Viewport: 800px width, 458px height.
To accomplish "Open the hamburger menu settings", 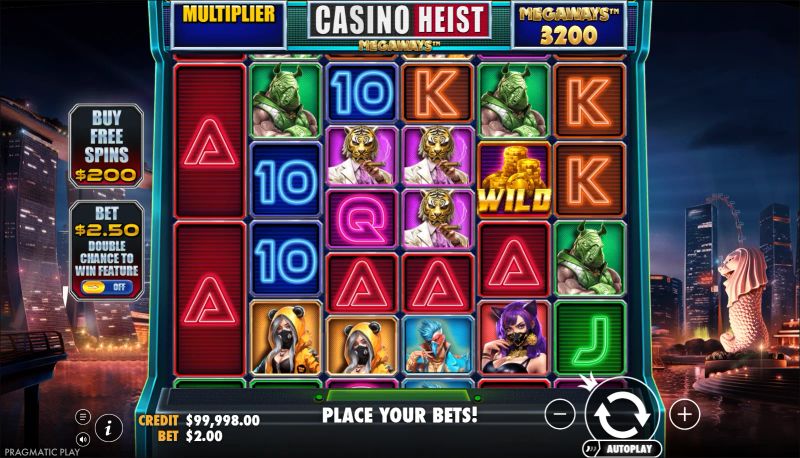I will pyautogui.click(x=82, y=416).
